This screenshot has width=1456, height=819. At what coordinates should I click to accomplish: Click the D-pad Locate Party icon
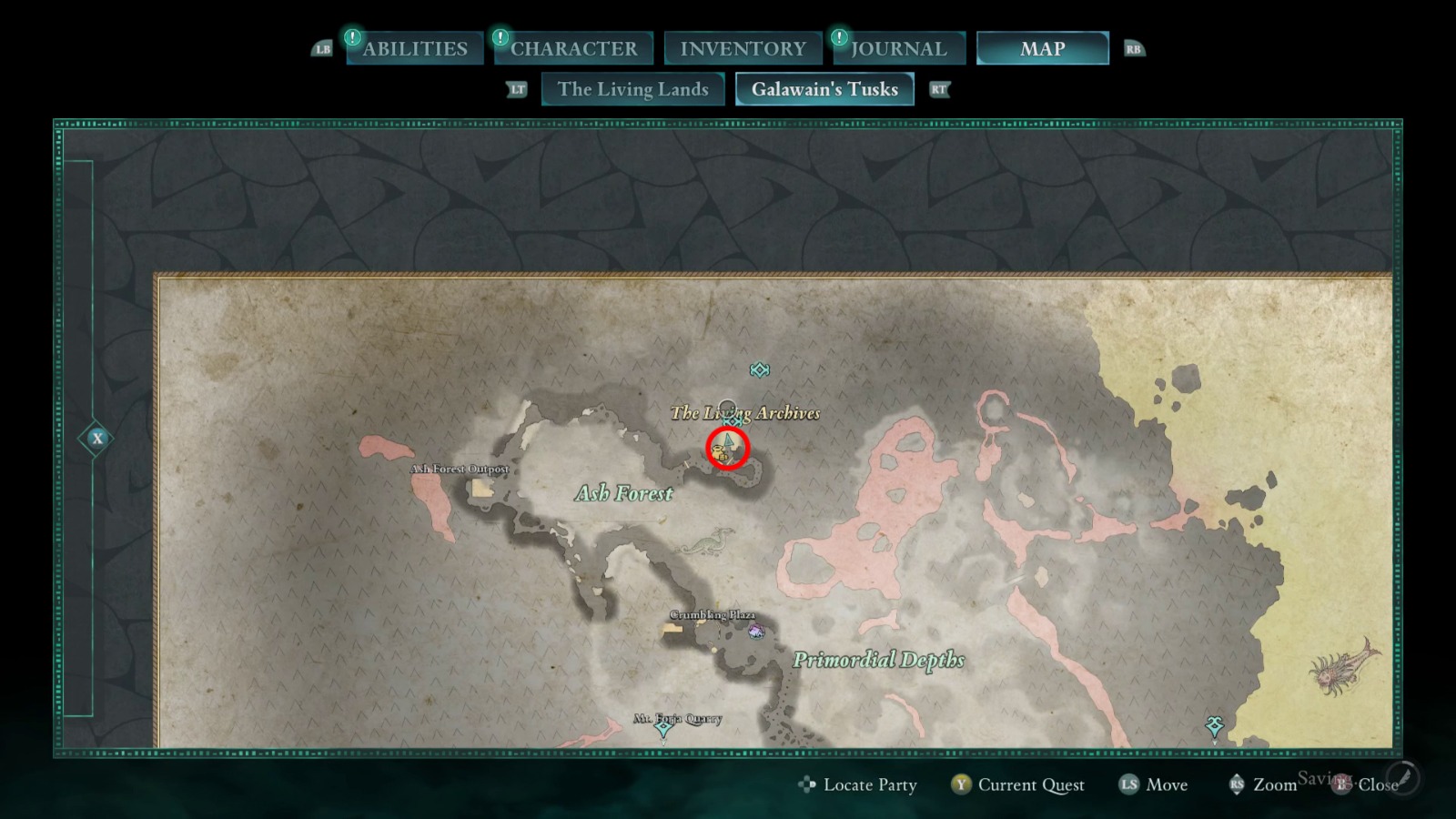(x=805, y=784)
